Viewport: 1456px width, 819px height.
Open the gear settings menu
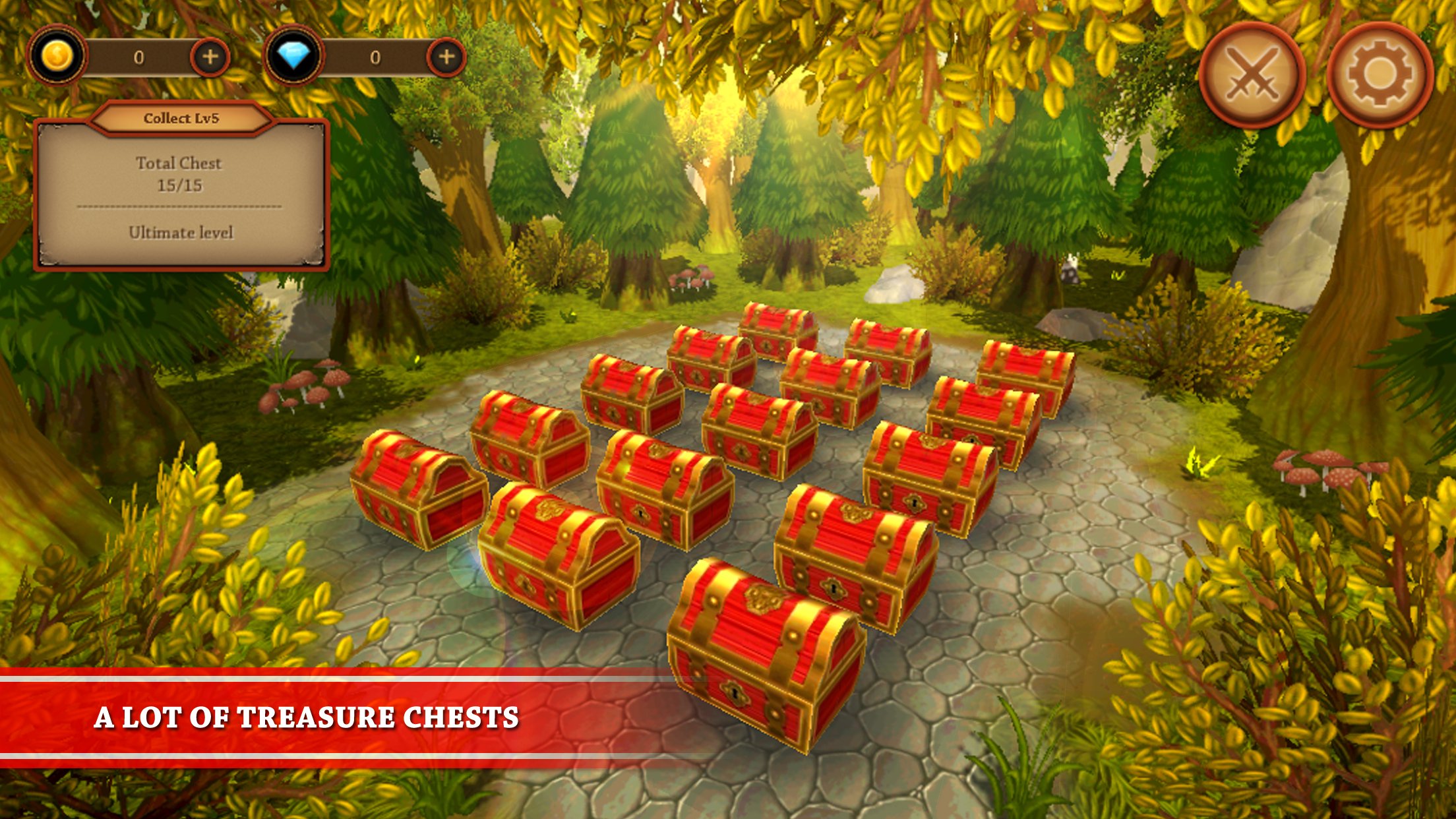pyautogui.click(x=1380, y=76)
